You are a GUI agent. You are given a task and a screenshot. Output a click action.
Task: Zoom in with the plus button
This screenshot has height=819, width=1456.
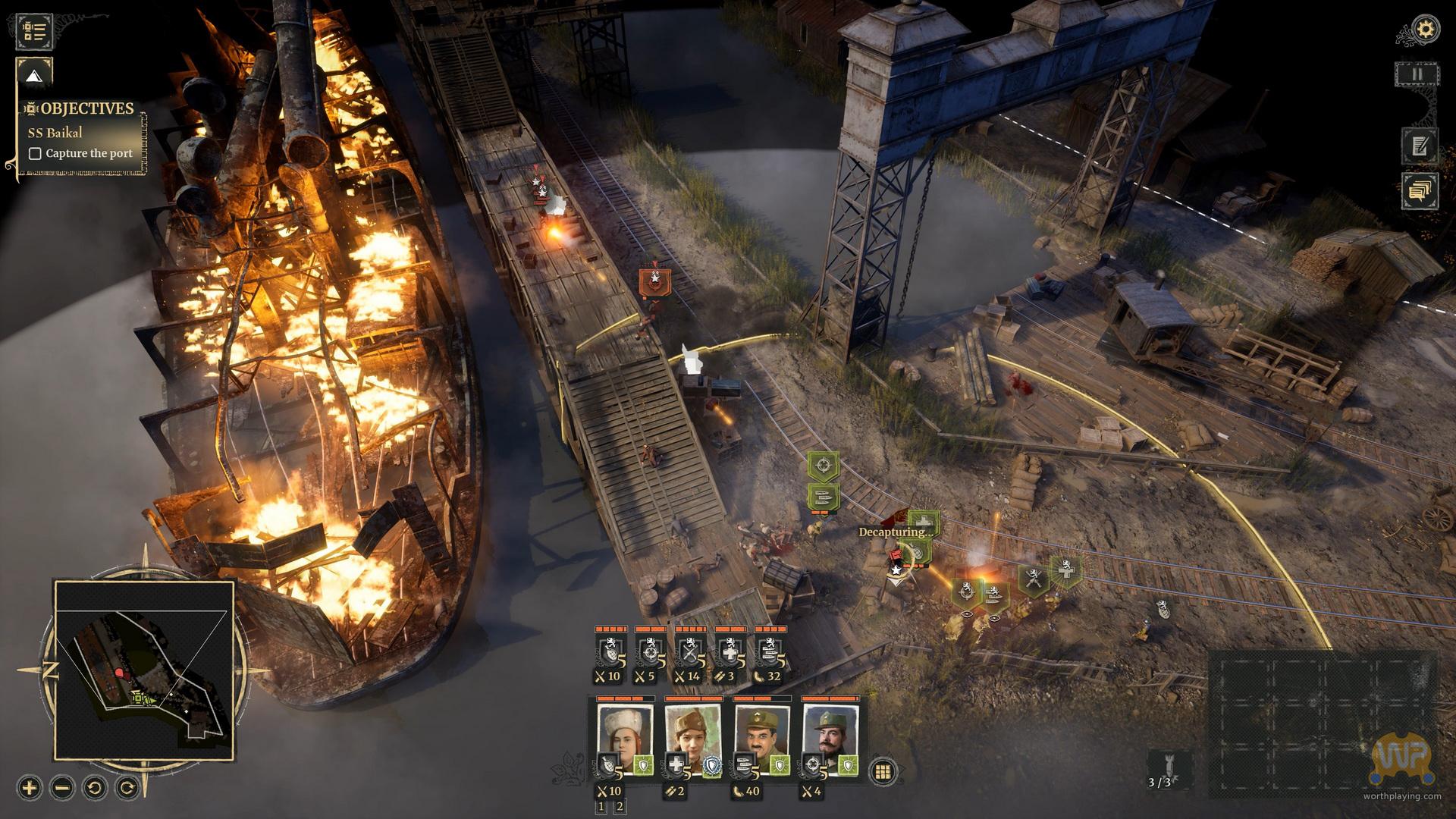30,787
